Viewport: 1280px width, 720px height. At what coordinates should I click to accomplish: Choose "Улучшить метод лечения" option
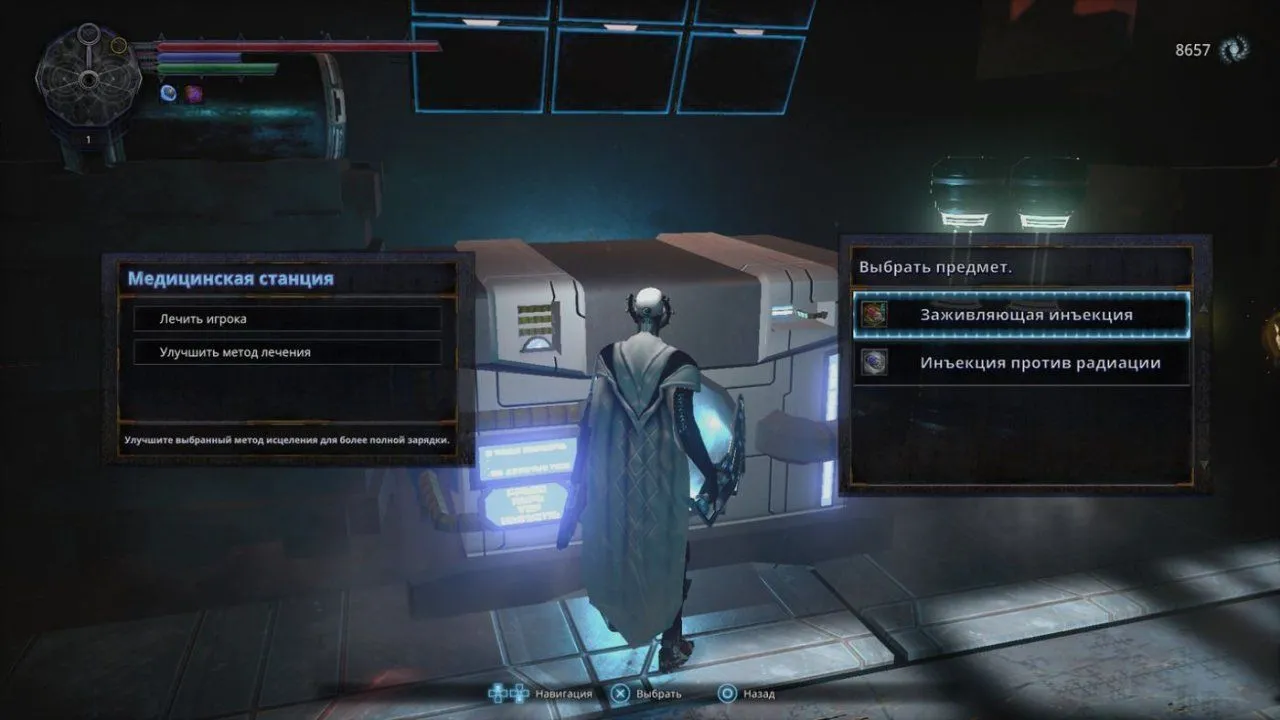point(287,352)
